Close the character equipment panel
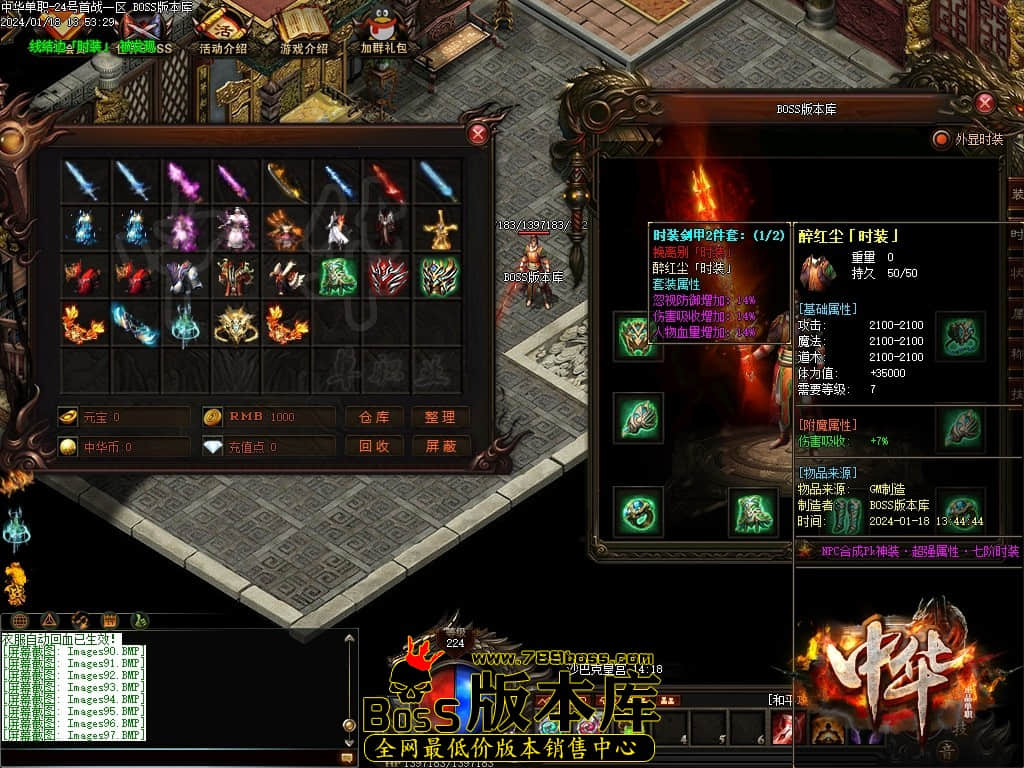 pos(985,103)
